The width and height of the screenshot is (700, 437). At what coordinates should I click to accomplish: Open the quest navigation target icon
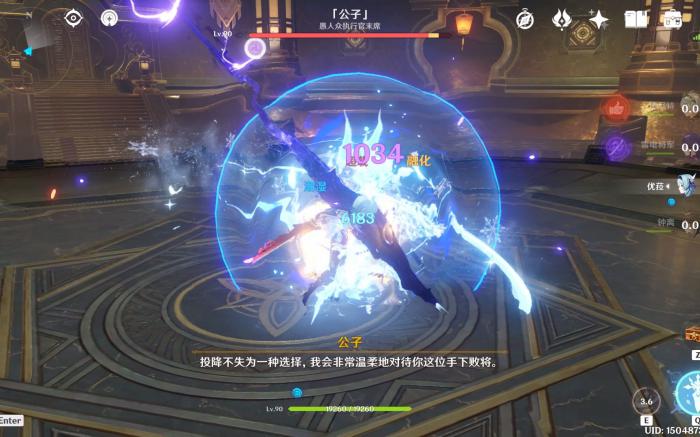click(x=73, y=17)
